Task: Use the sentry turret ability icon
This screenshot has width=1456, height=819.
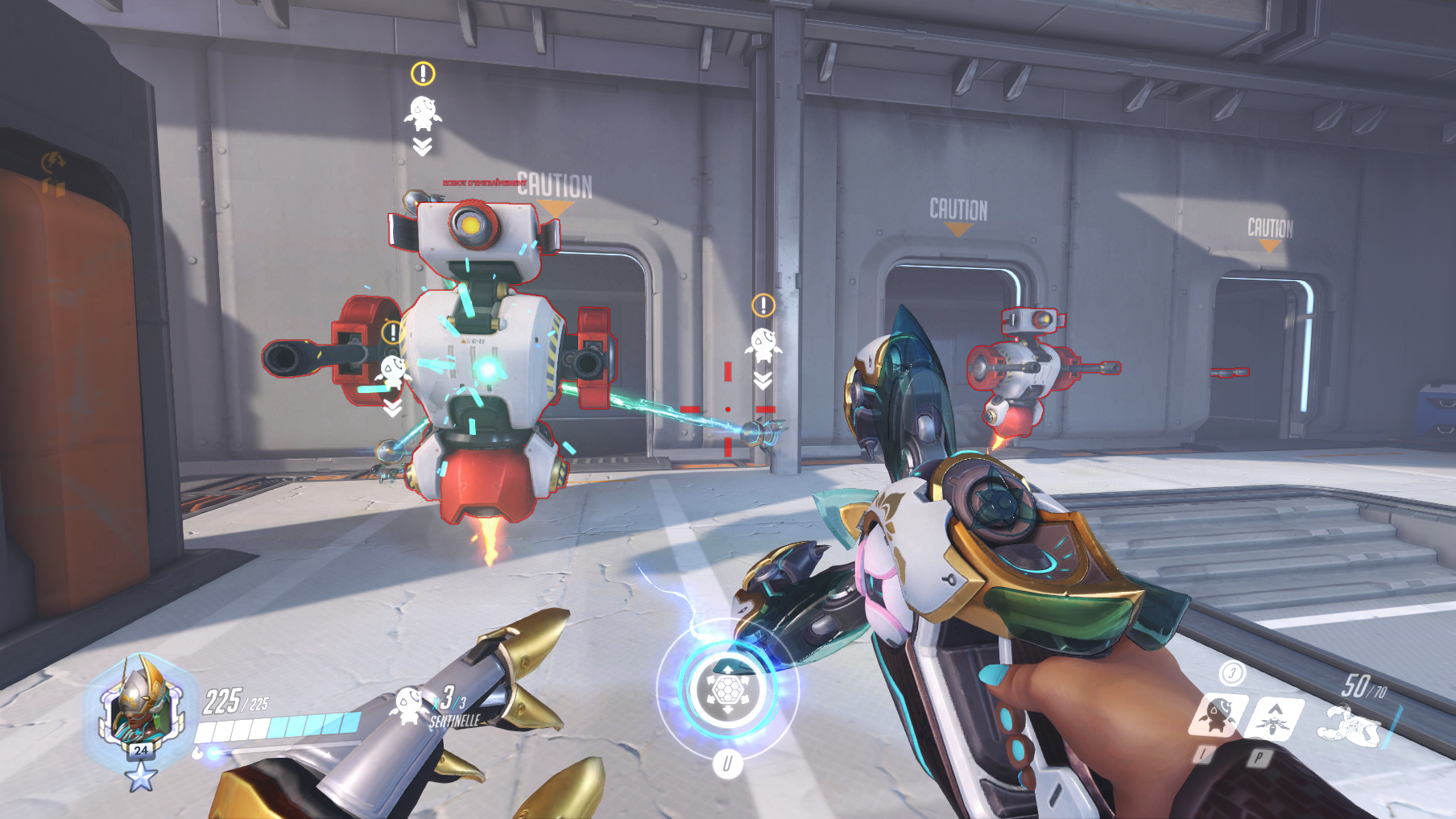Action: pos(1219,714)
